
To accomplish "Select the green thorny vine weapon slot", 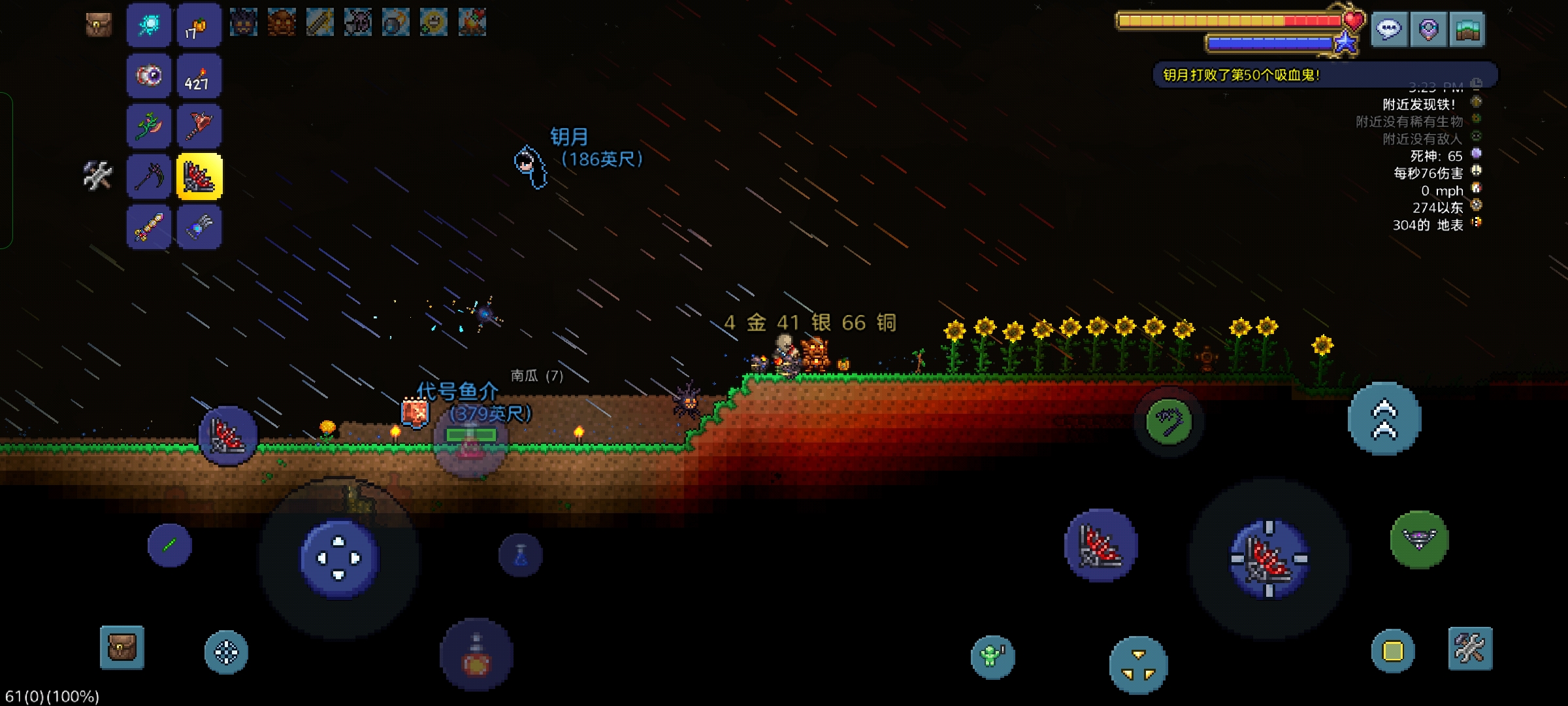I will [x=149, y=126].
